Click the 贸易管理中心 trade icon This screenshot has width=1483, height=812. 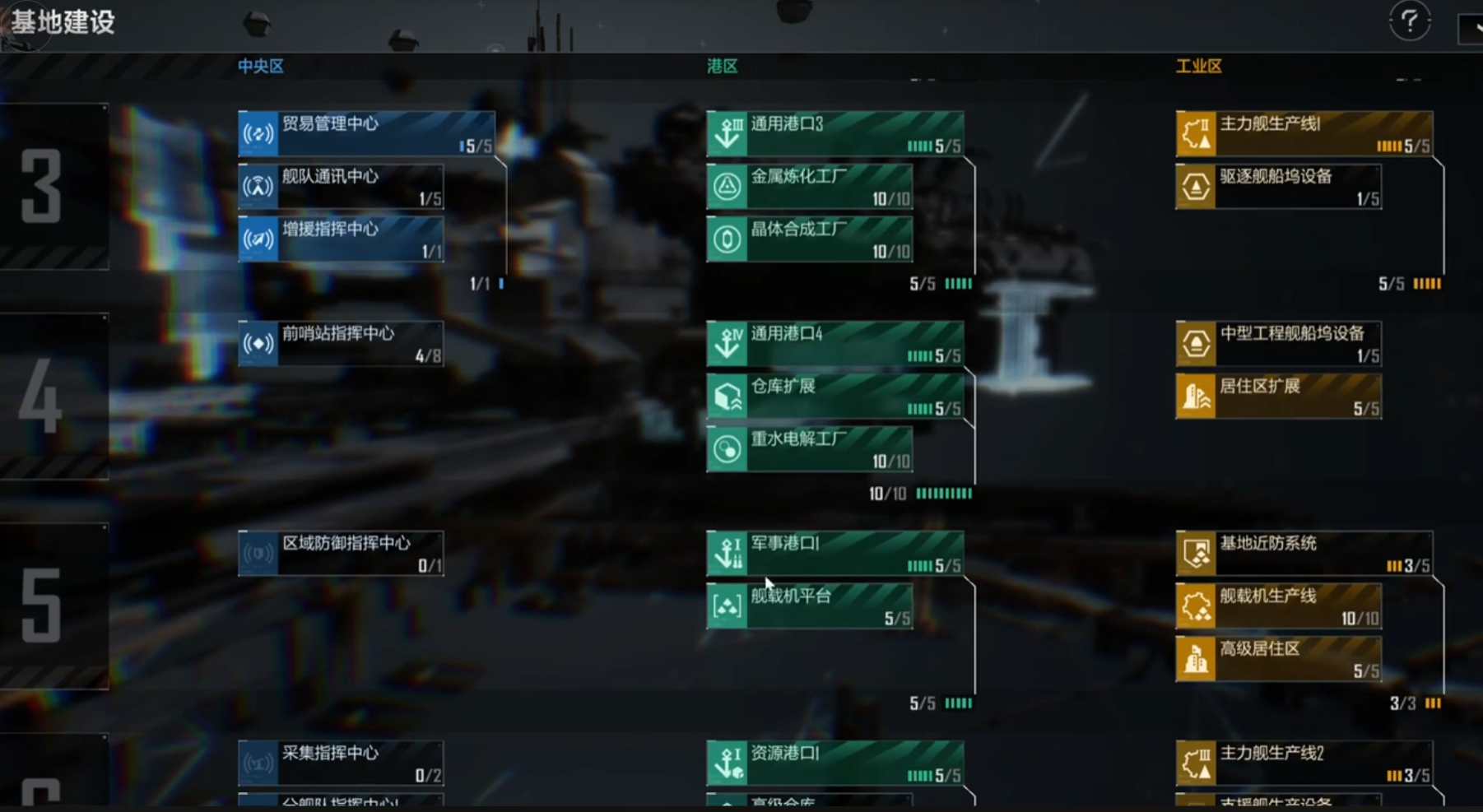click(258, 134)
